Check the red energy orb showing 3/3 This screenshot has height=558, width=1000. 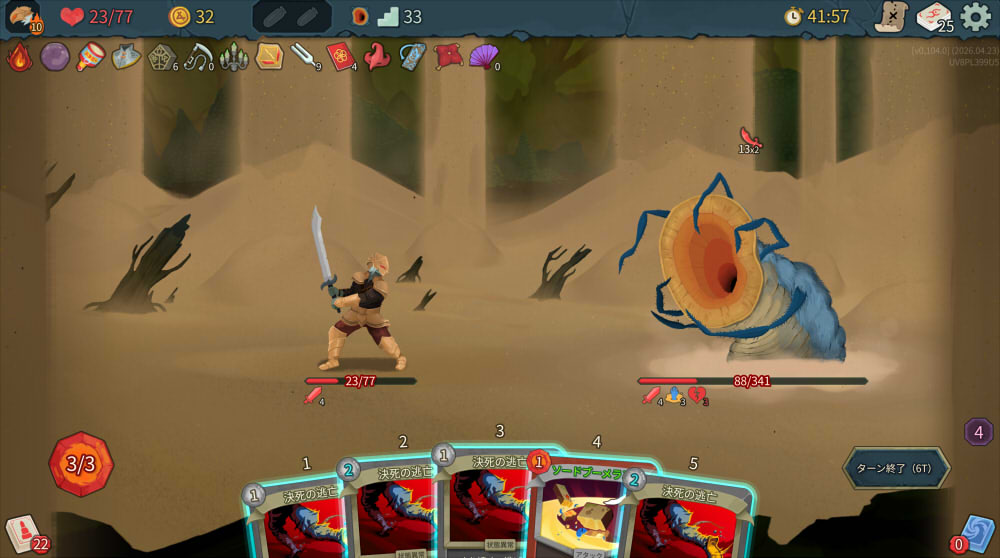[81, 464]
